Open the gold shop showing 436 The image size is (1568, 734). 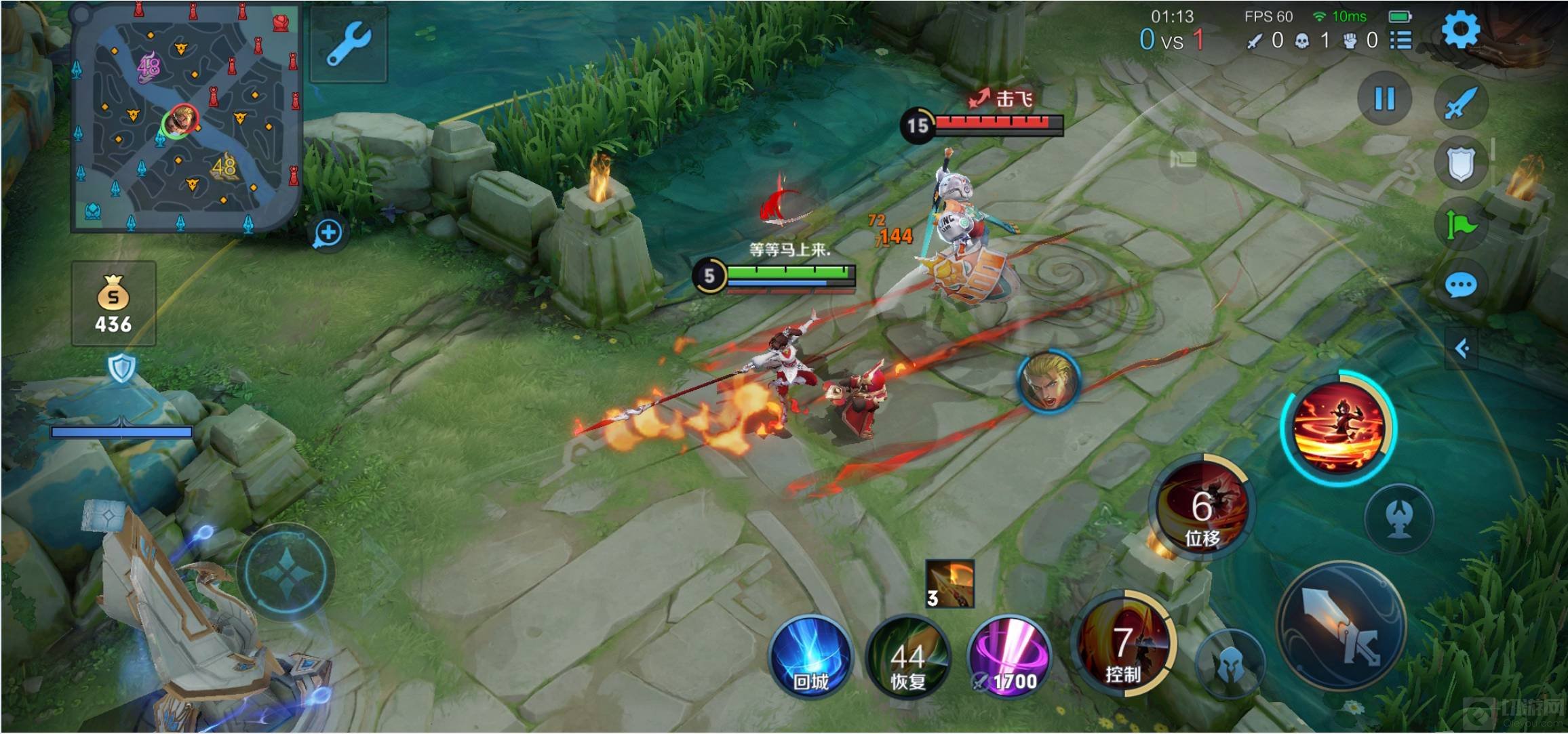113,304
